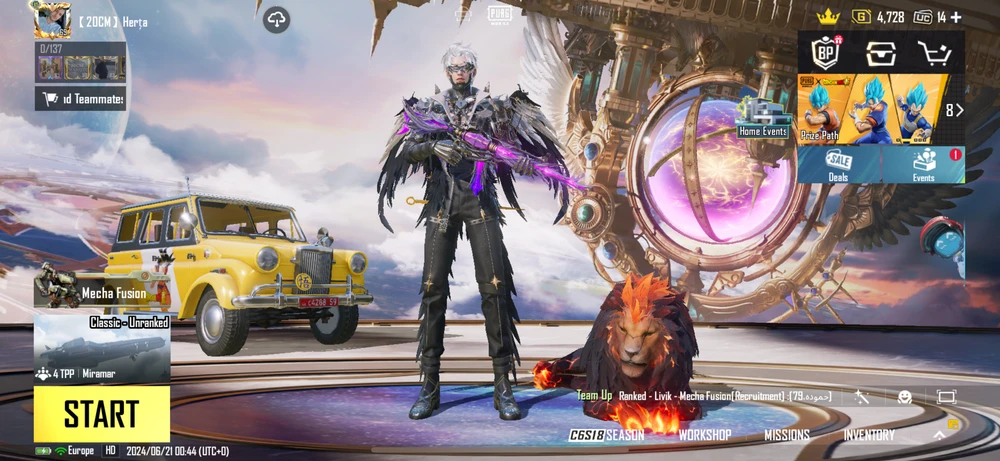Open the emote smiley face icon

pos(904,397)
